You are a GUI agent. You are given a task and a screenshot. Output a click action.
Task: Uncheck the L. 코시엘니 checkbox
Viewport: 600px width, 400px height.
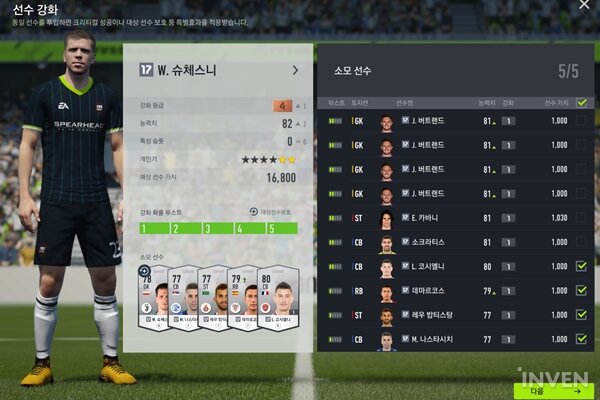581,267
